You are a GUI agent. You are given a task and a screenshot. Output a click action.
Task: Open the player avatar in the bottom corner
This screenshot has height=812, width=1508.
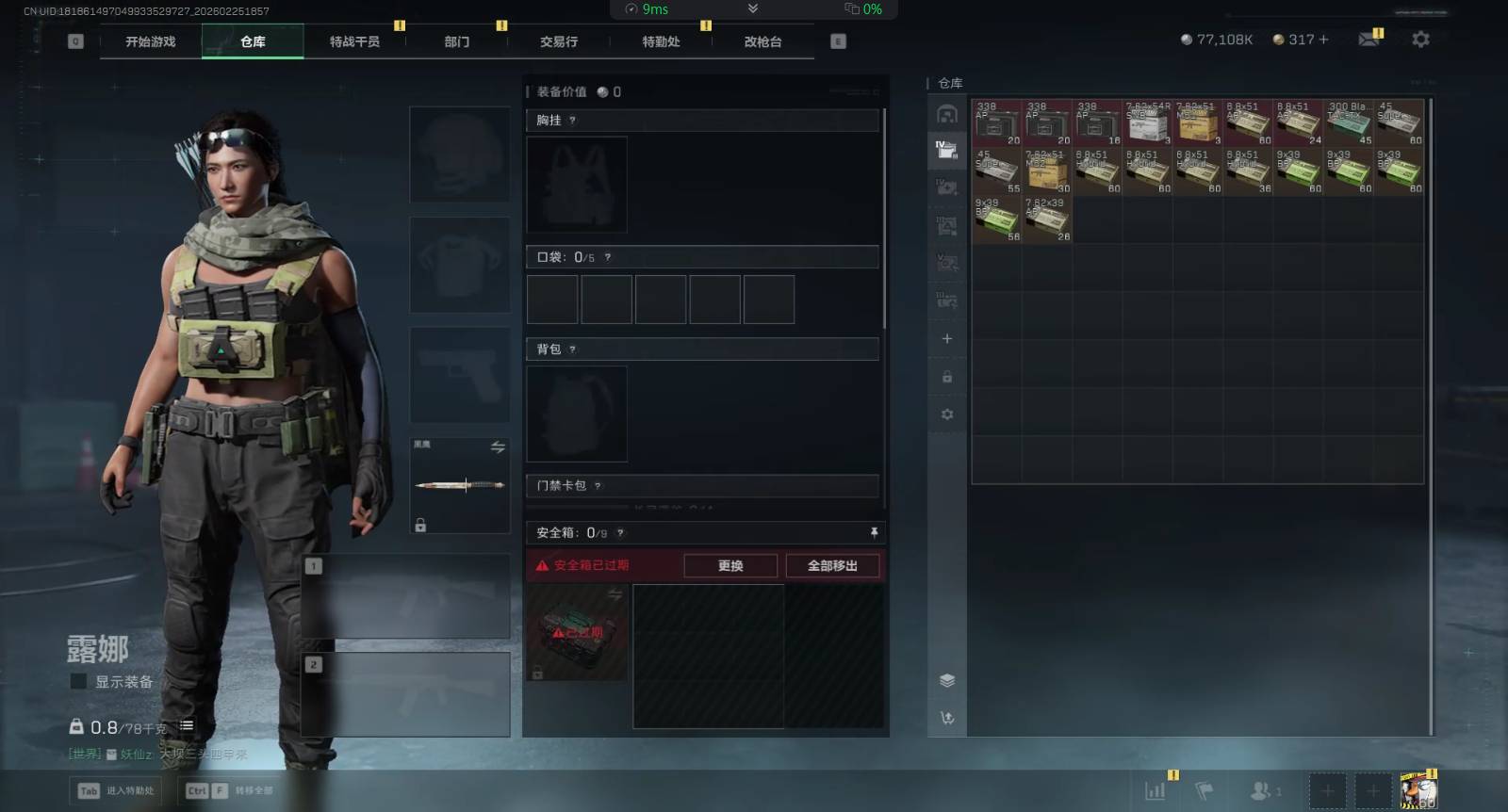coord(1418,790)
